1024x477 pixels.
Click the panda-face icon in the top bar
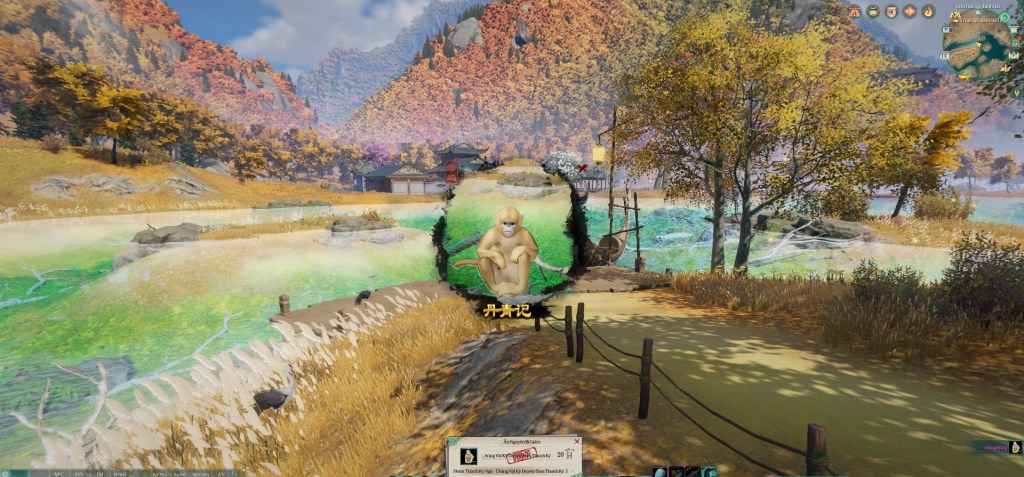click(x=891, y=11)
